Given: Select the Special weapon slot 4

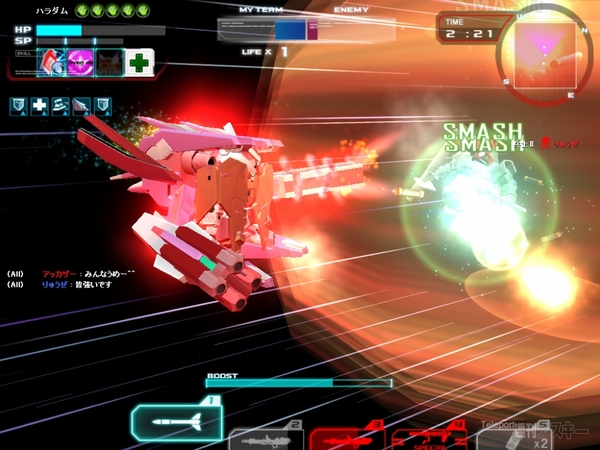Looking at the screenshot, I should (430, 438).
